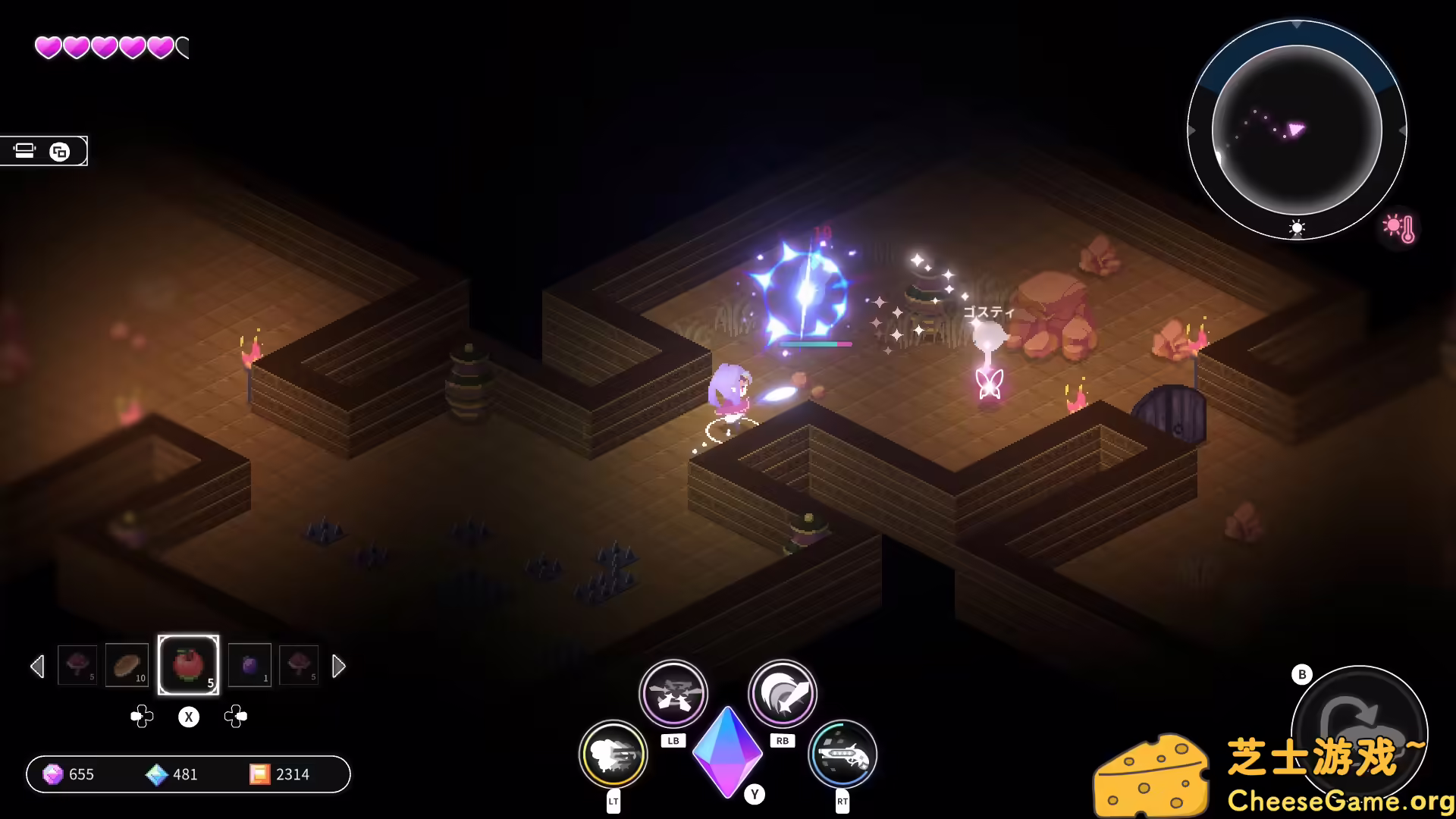Click the blue diamond currency icon
Viewport: 1456px width, 819px height.
[157, 774]
